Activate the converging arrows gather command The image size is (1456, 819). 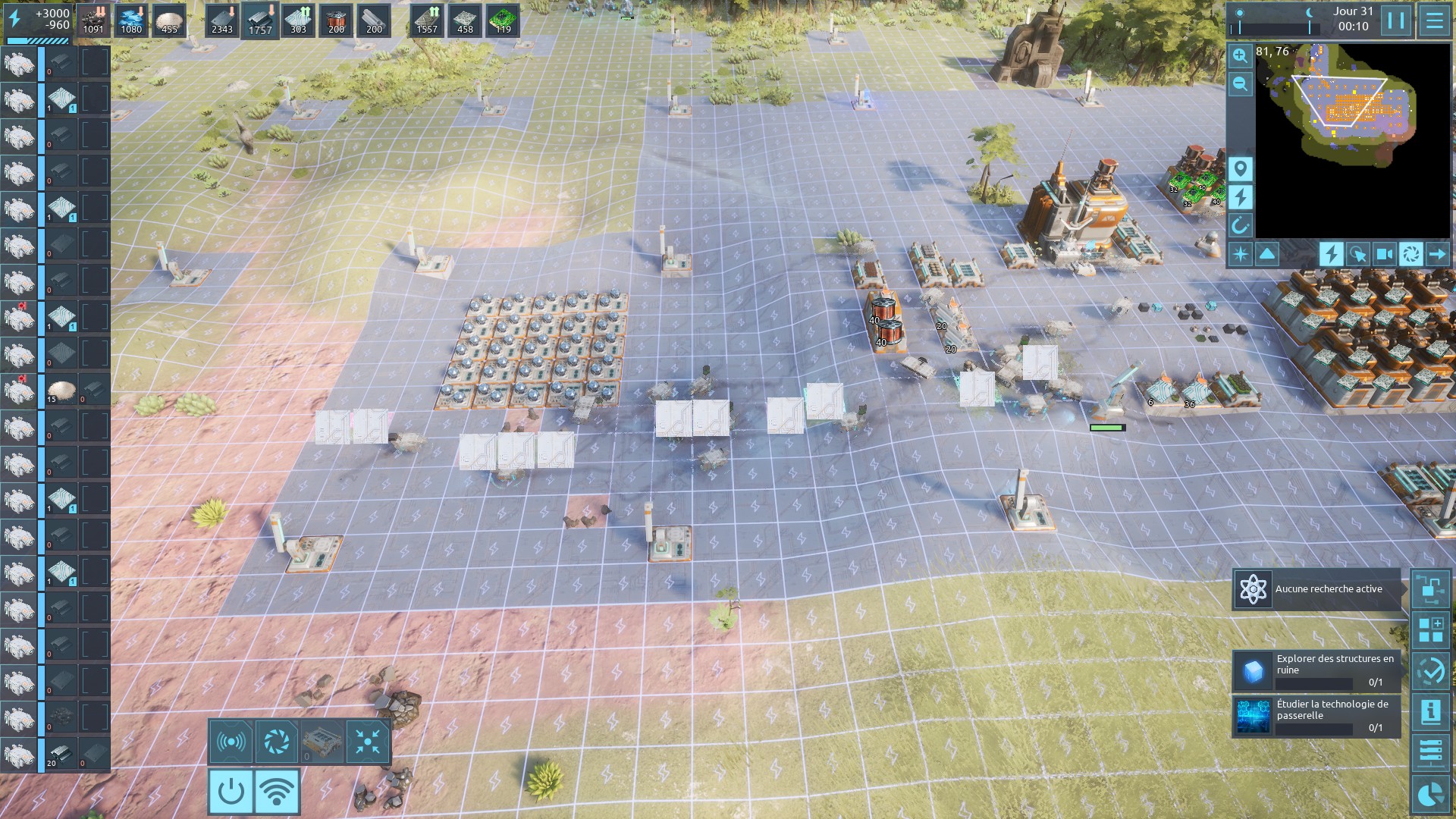click(368, 742)
